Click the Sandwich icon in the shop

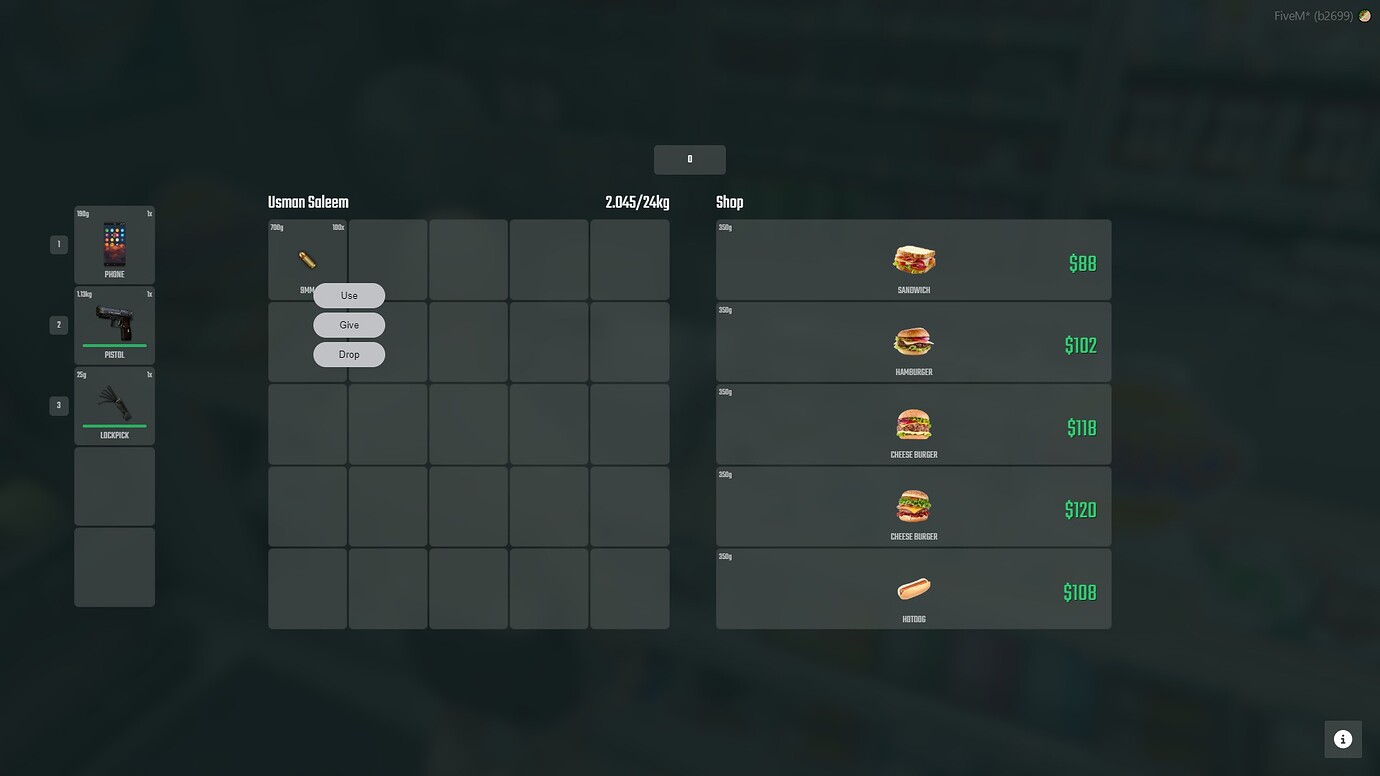912,258
